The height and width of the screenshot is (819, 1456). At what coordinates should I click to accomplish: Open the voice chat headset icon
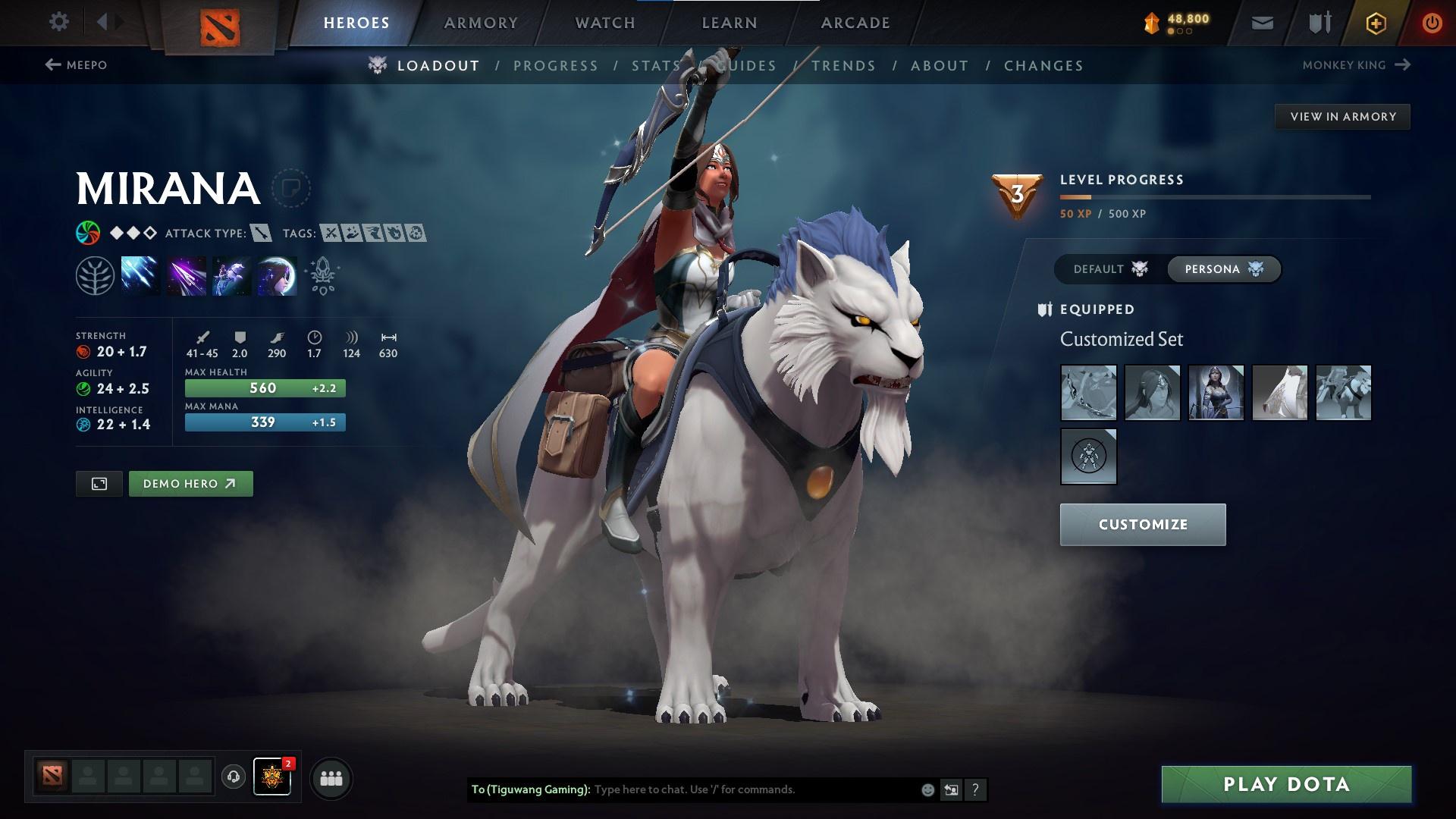[234, 777]
